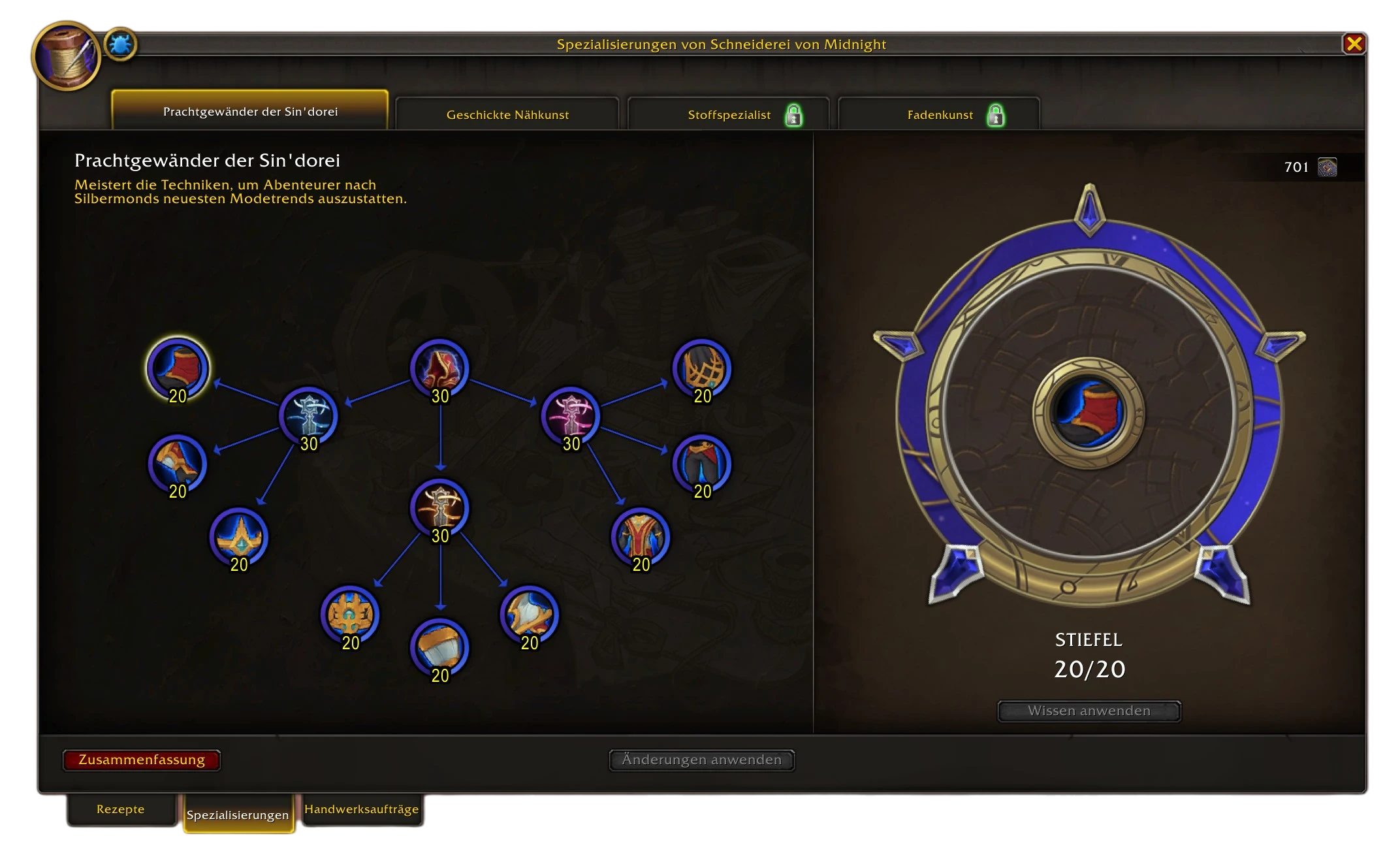1400x853 pixels.
Task: Click the blue bug report icon
Action: [120, 45]
